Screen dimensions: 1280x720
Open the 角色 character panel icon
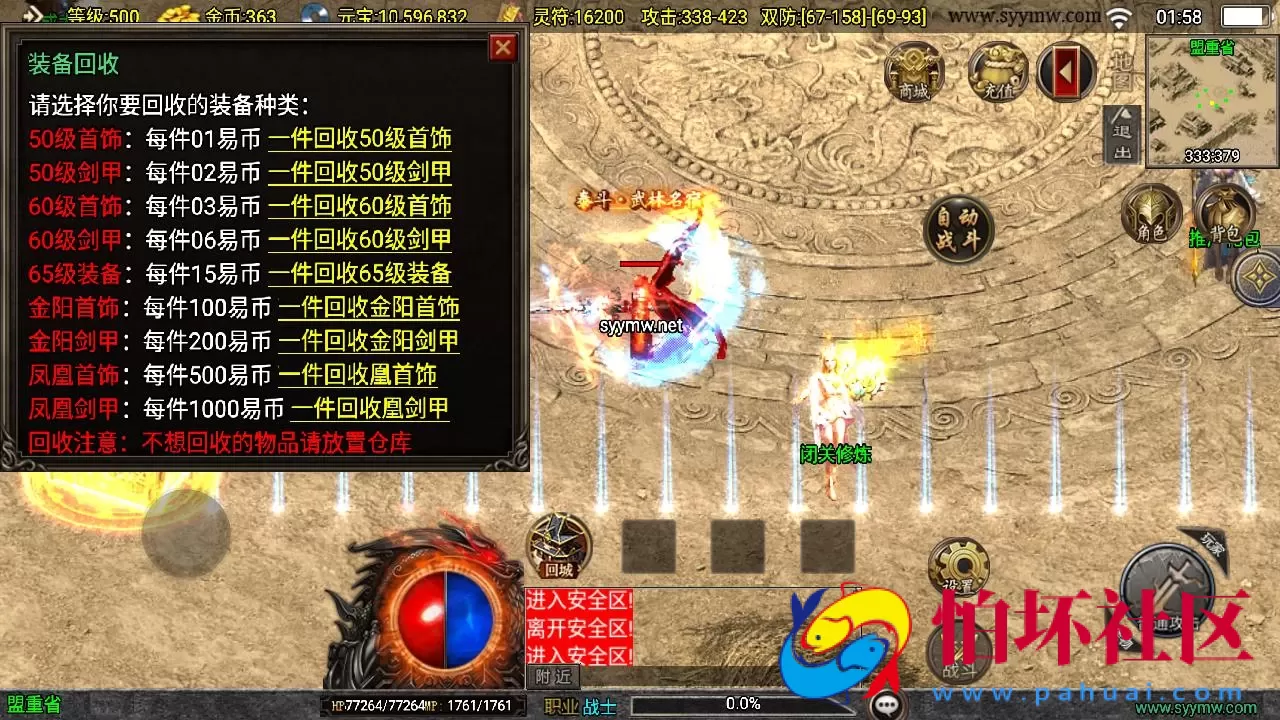(x=1152, y=213)
